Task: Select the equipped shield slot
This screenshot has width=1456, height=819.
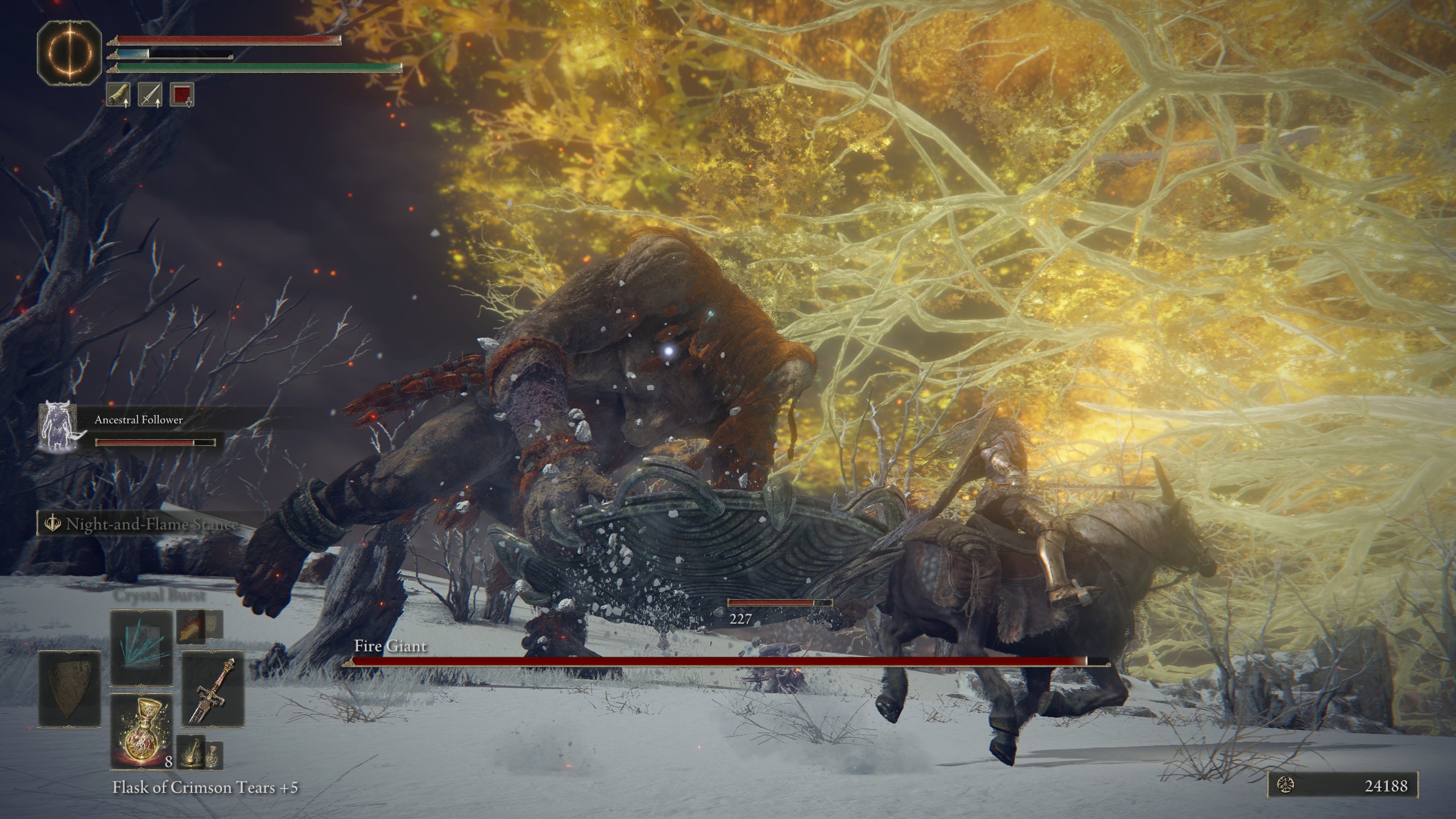Action: [69, 689]
